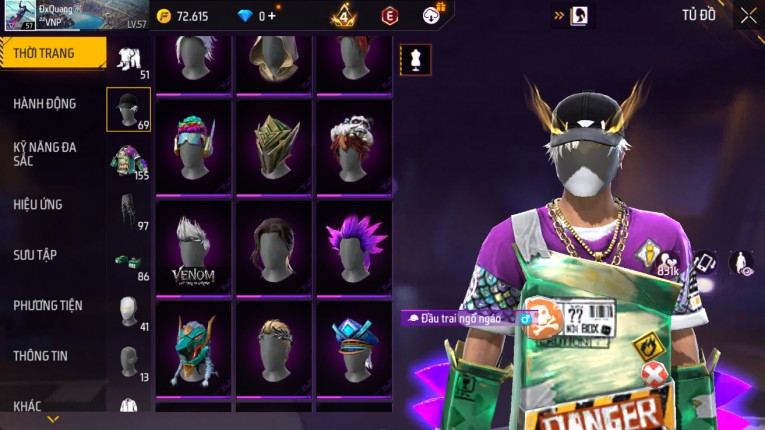Select the KỸ NĂNG ĐA SẮC tab
The width and height of the screenshot is (765, 430).
click(x=45, y=153)
